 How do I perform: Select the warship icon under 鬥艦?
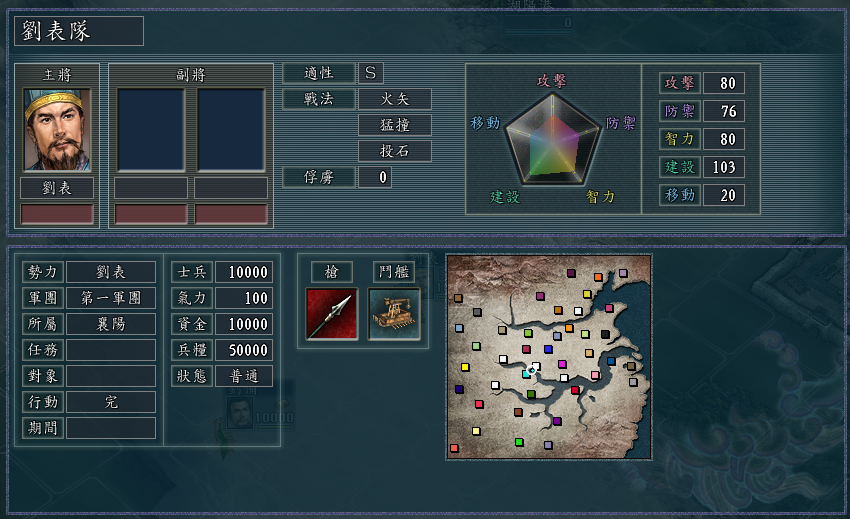point(394,314)
